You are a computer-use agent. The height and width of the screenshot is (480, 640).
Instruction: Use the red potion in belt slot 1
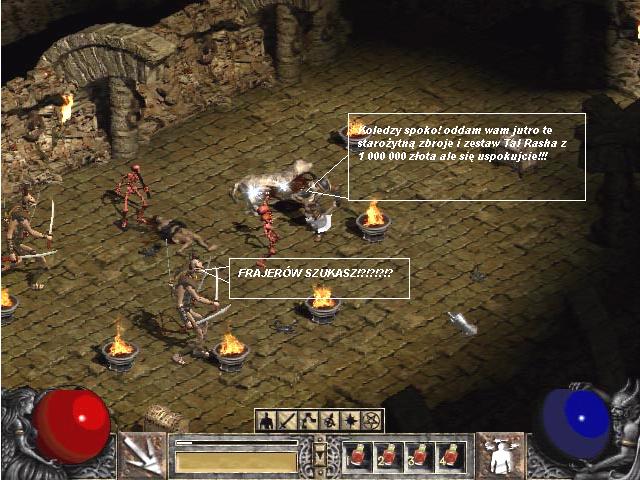pos(358,456)
